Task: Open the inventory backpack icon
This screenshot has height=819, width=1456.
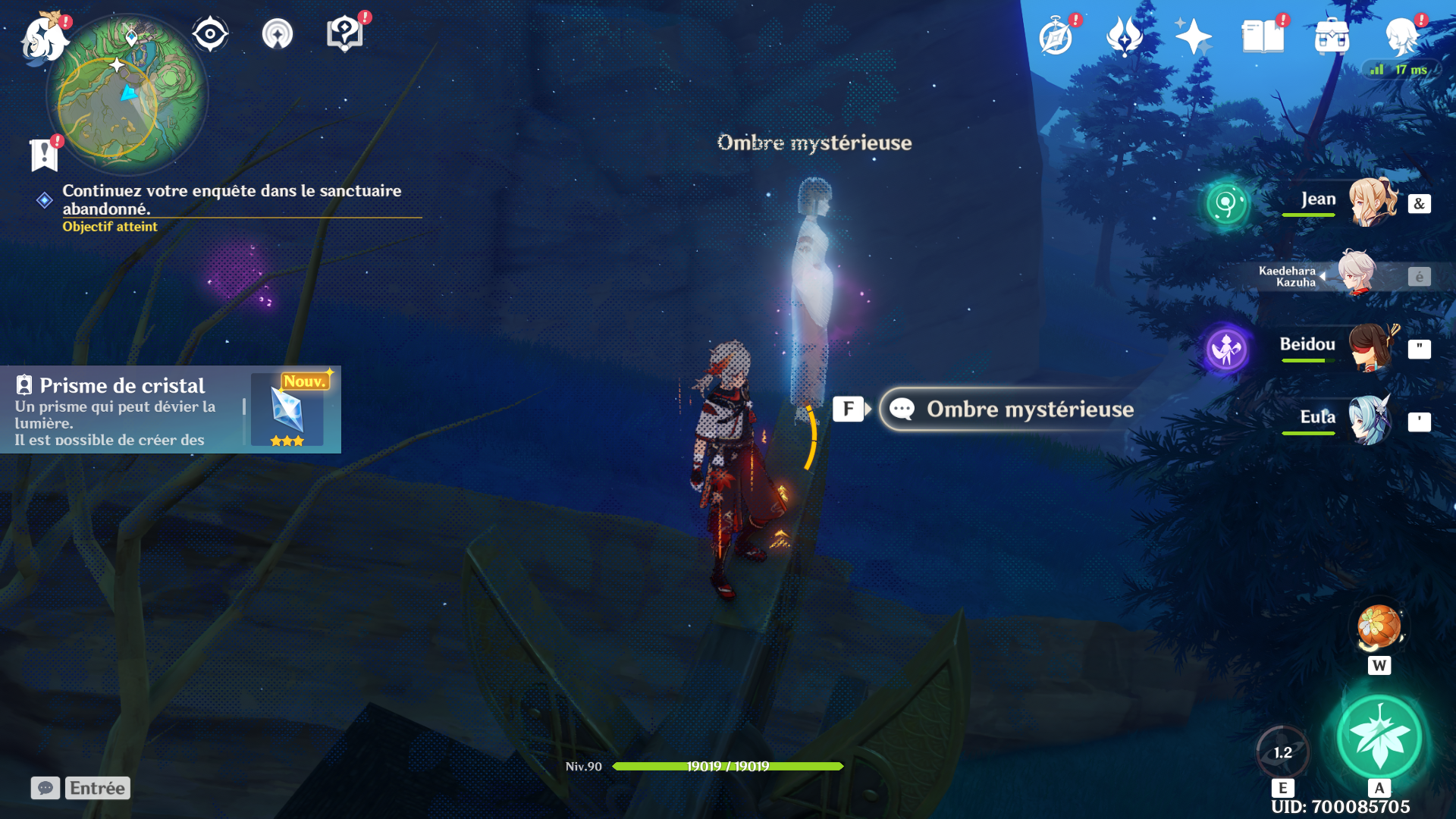Action: 1332,36
